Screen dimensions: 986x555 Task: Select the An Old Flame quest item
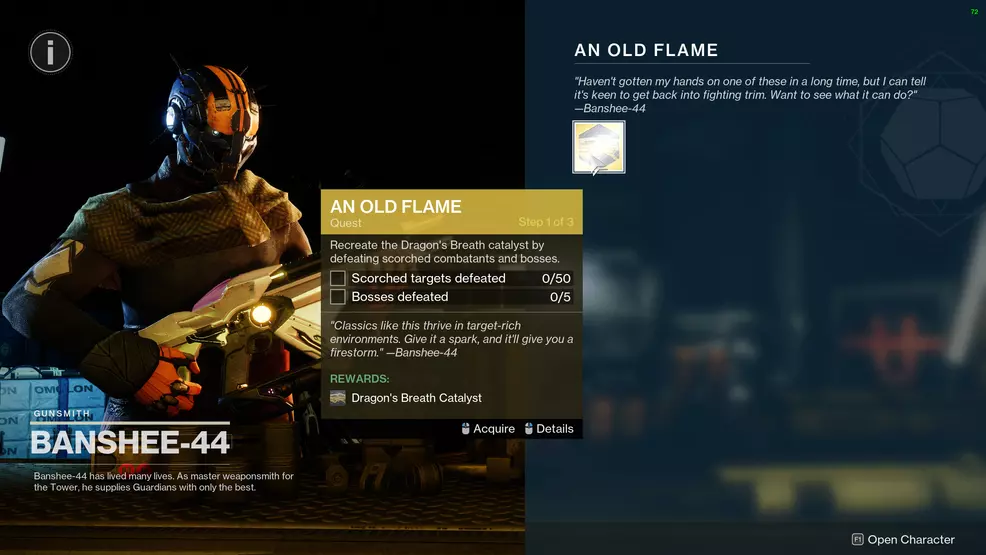[x=598, y=147]
